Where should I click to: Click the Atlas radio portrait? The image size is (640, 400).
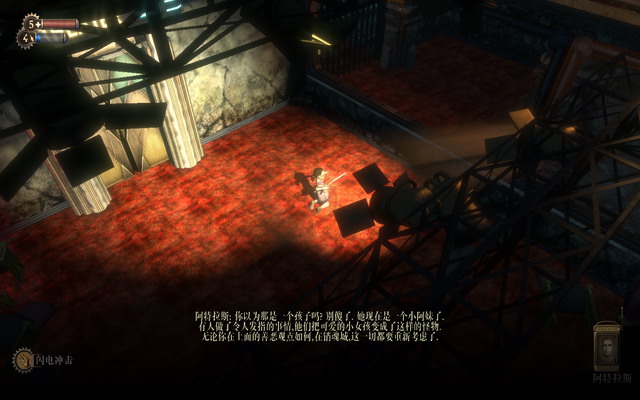point(606,347)
